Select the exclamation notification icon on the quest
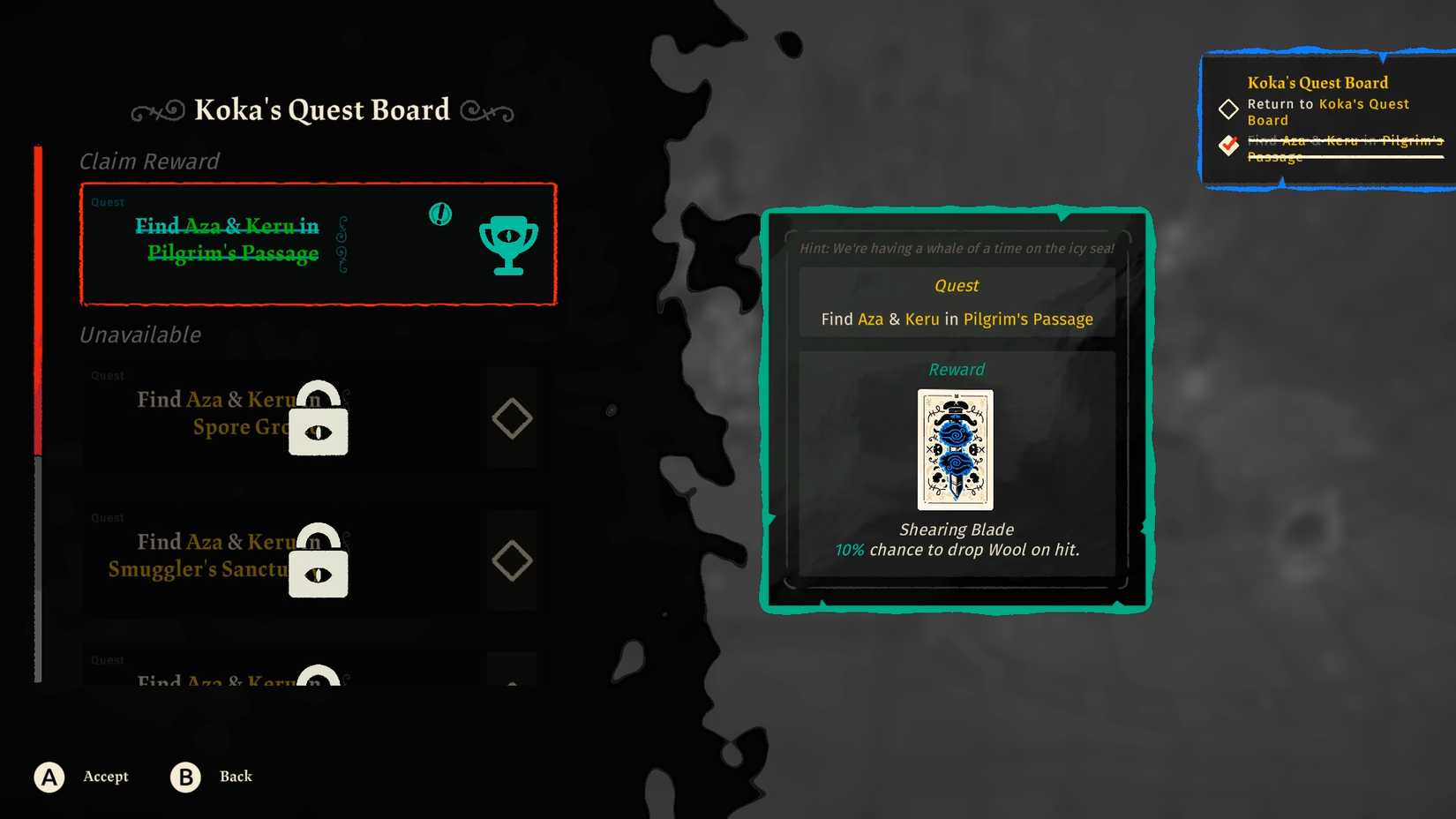This screenshot has width=1456, height=819. point(439,214)
